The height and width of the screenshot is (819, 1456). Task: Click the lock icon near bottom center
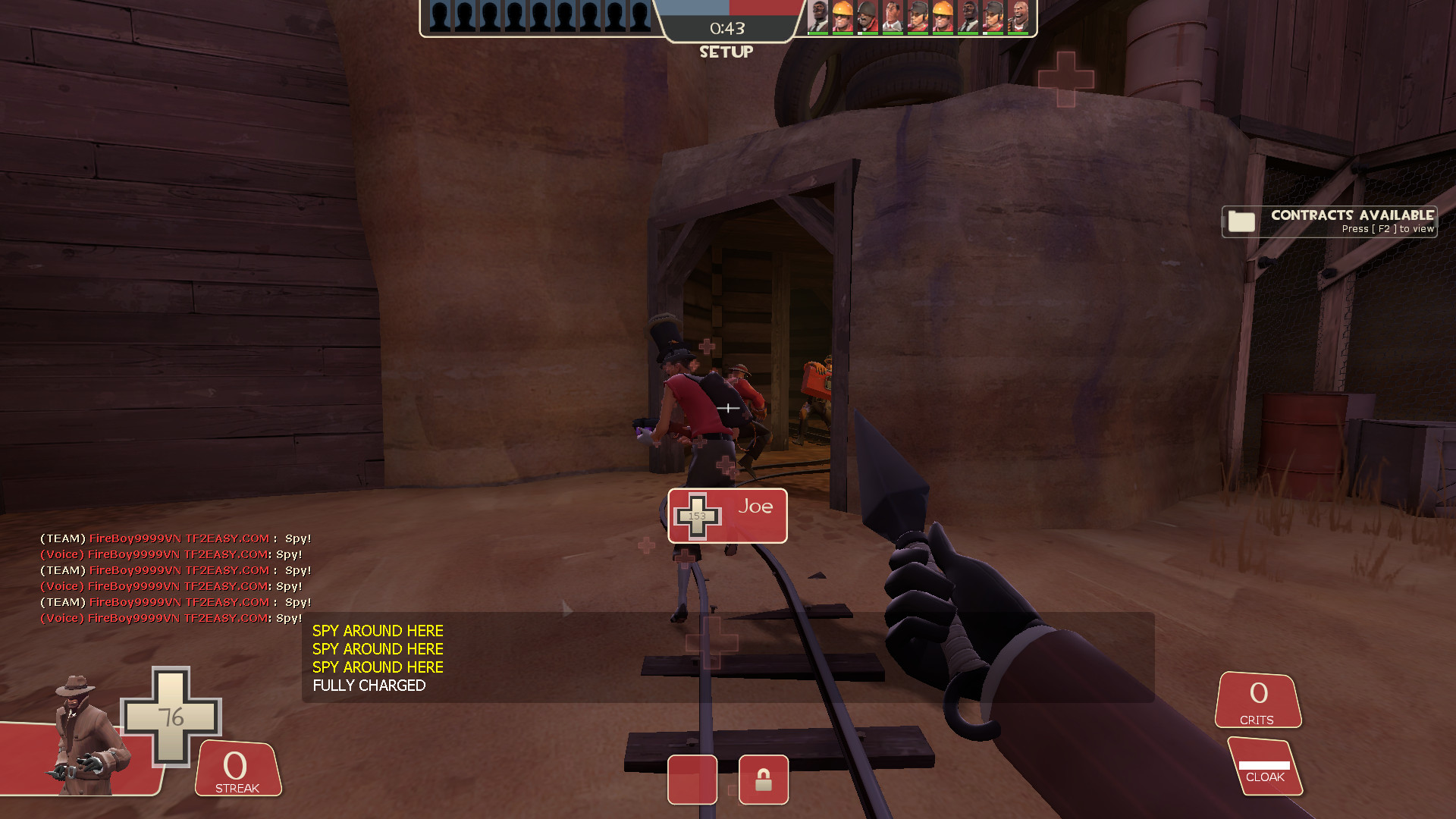pos(764,780)
